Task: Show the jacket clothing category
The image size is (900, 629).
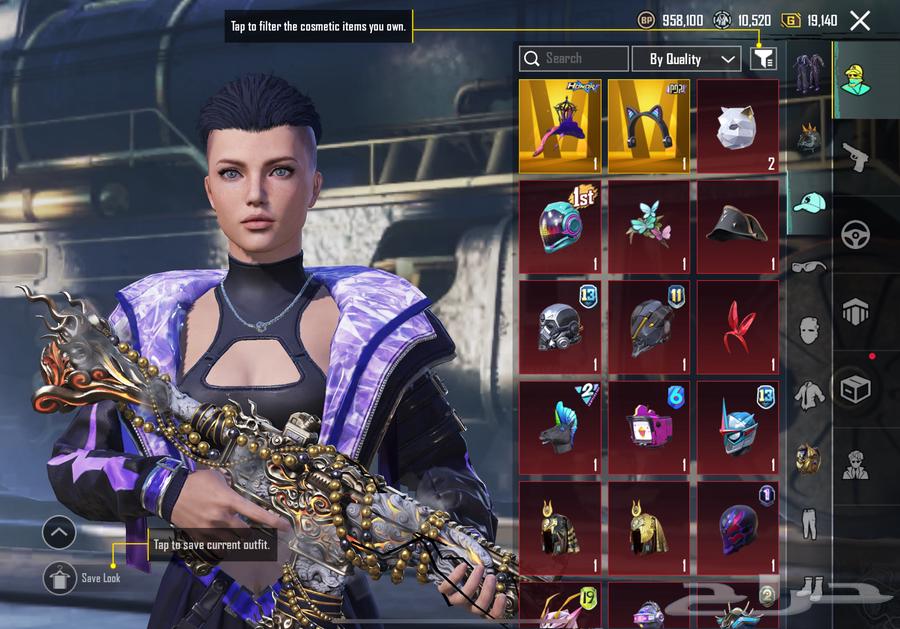Action: [809, 395]
